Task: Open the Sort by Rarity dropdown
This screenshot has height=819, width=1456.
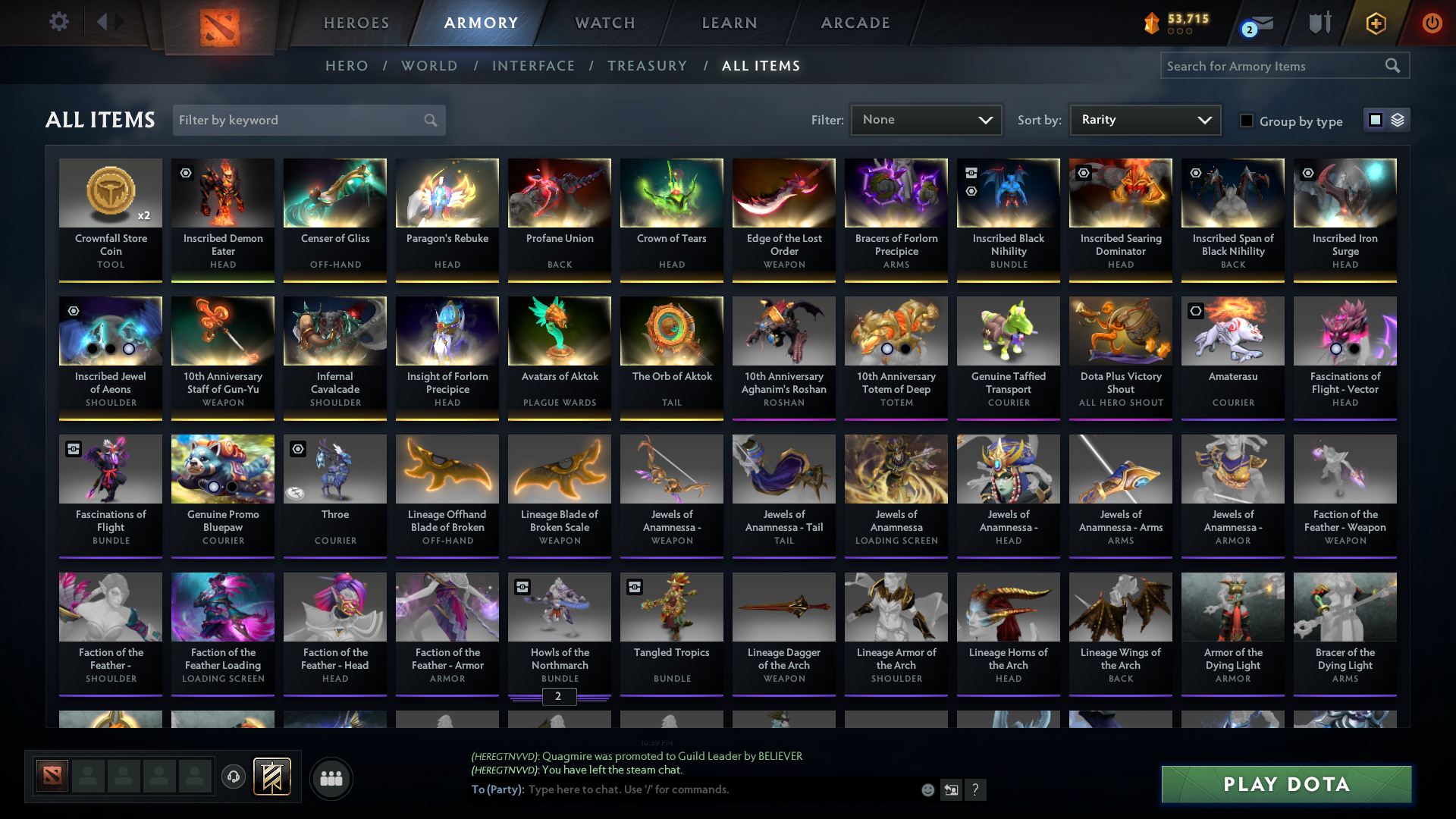Action: tap(1144, 119)
